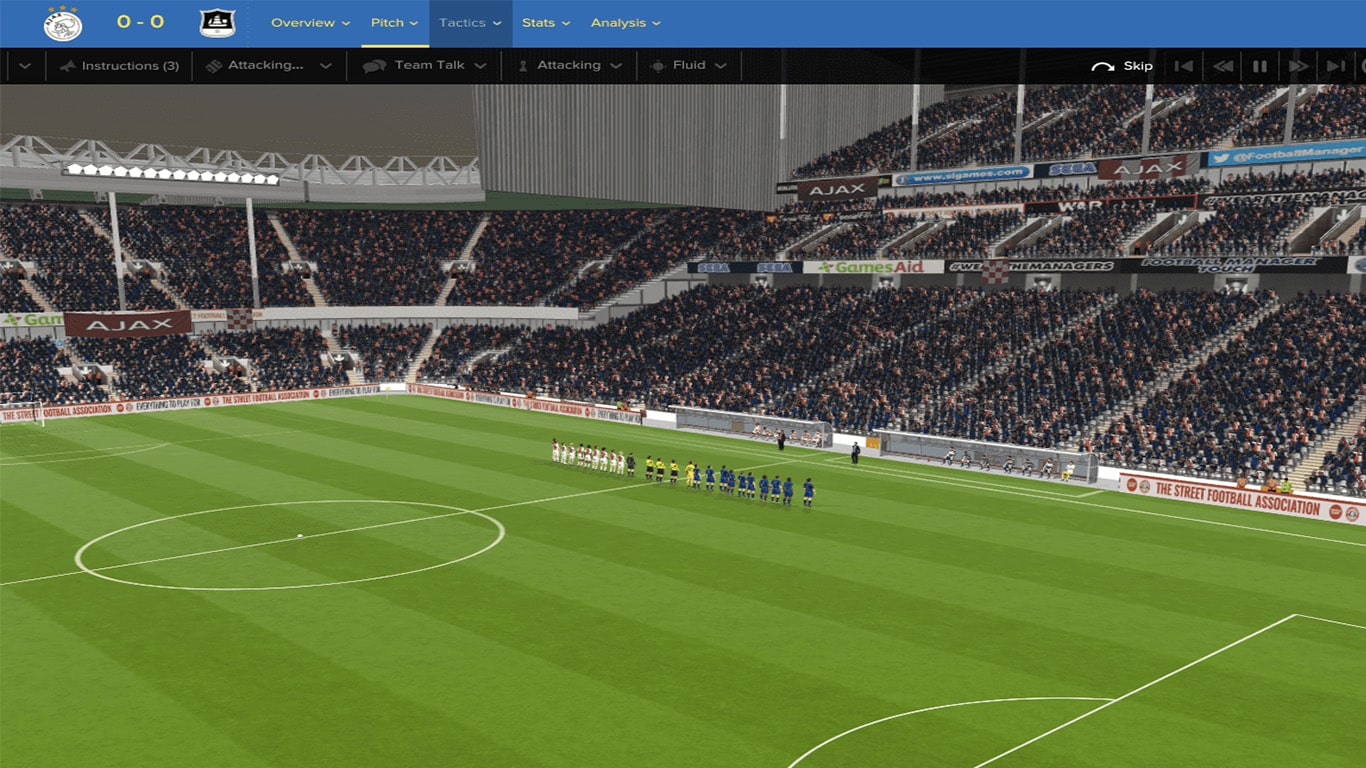Click the Ajax club crest
Screen dimensions: 1366x768
tap(60, 22)
